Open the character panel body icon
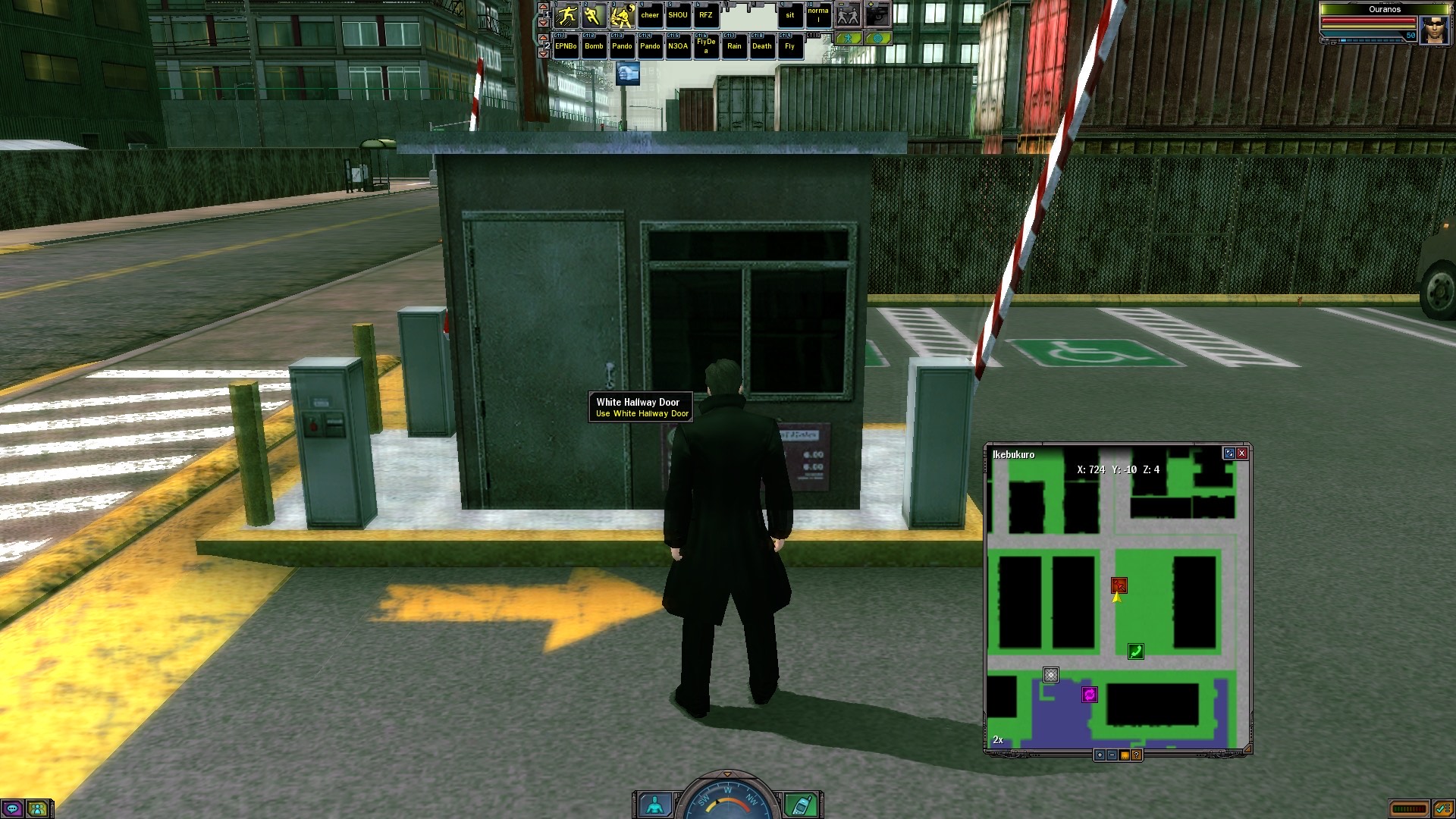The image size is (1456, 819). (654, 805)
